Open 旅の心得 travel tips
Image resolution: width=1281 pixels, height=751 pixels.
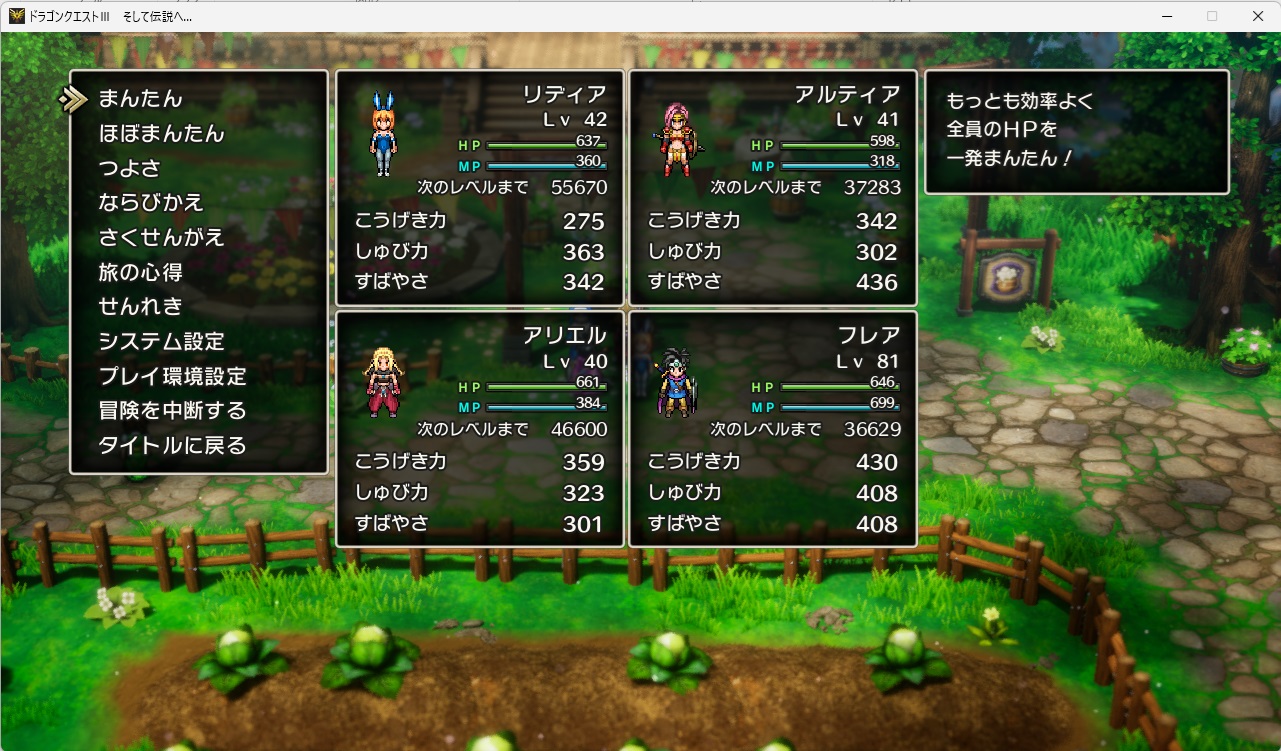[140, 272]
